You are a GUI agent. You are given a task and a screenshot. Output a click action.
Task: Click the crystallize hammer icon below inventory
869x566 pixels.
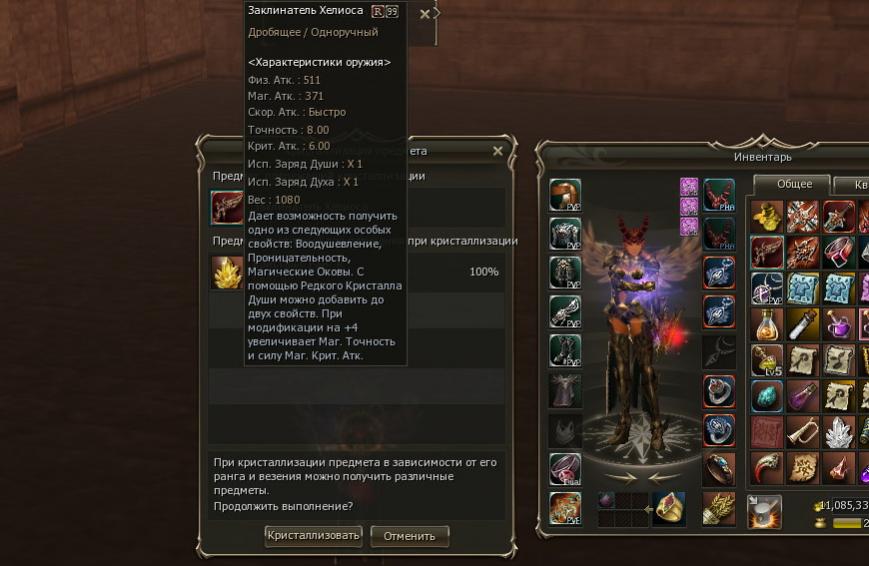pyautogui.click(x=764, y=510)
